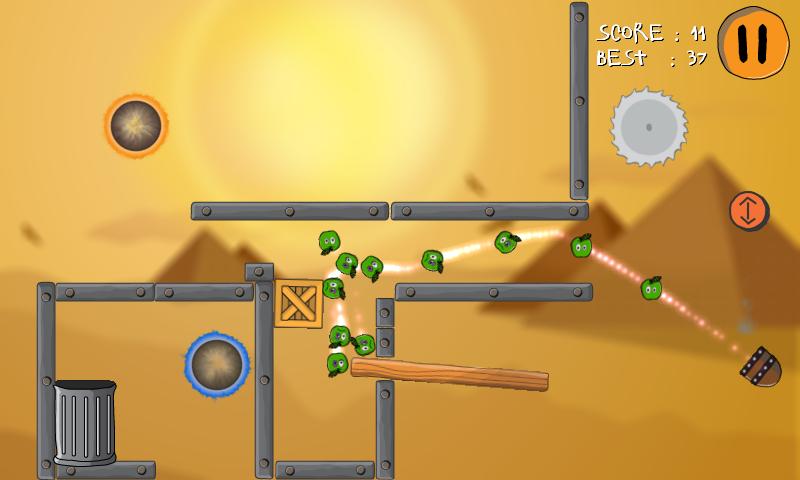Tap the orange up-down arrow button
Image resolution: width=800 pixels, height=480 pixels.
pos(748,210)
